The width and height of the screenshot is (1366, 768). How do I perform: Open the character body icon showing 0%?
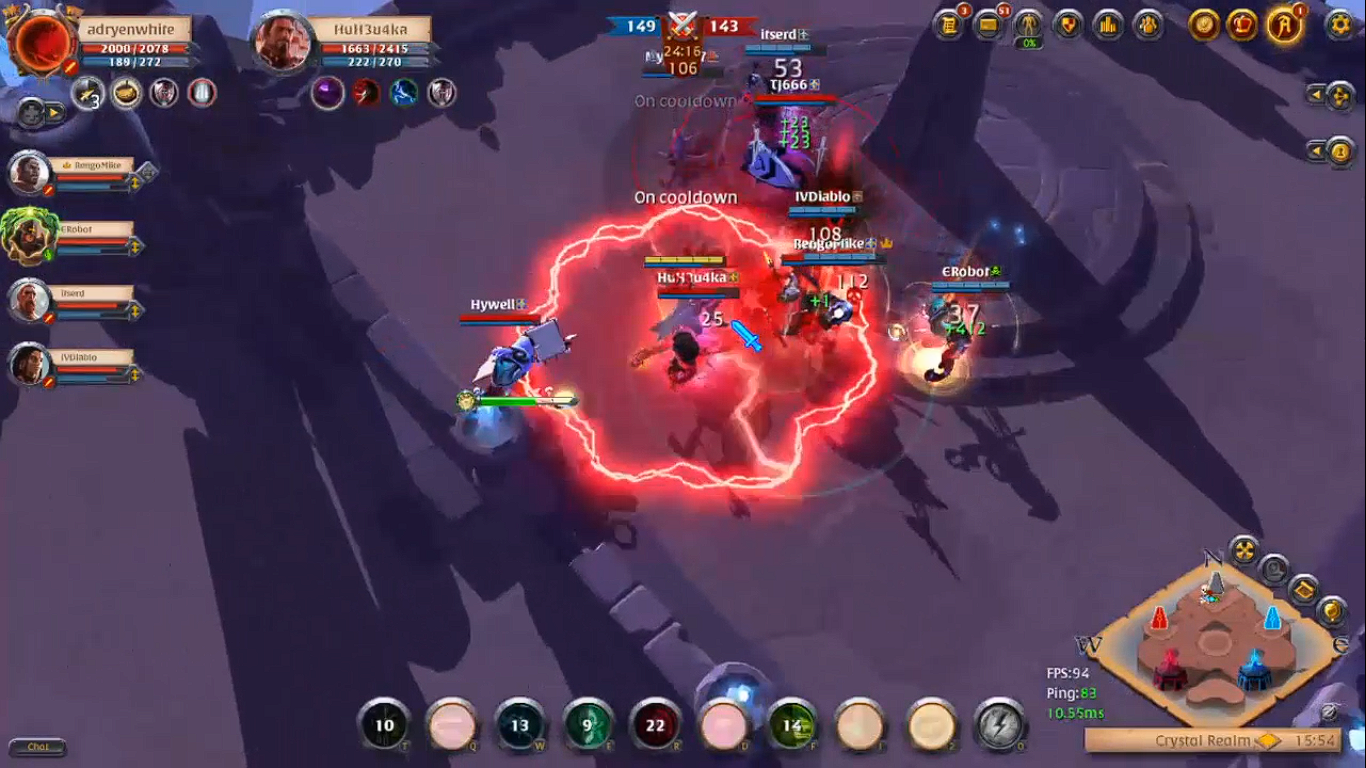click(1028, 24)
